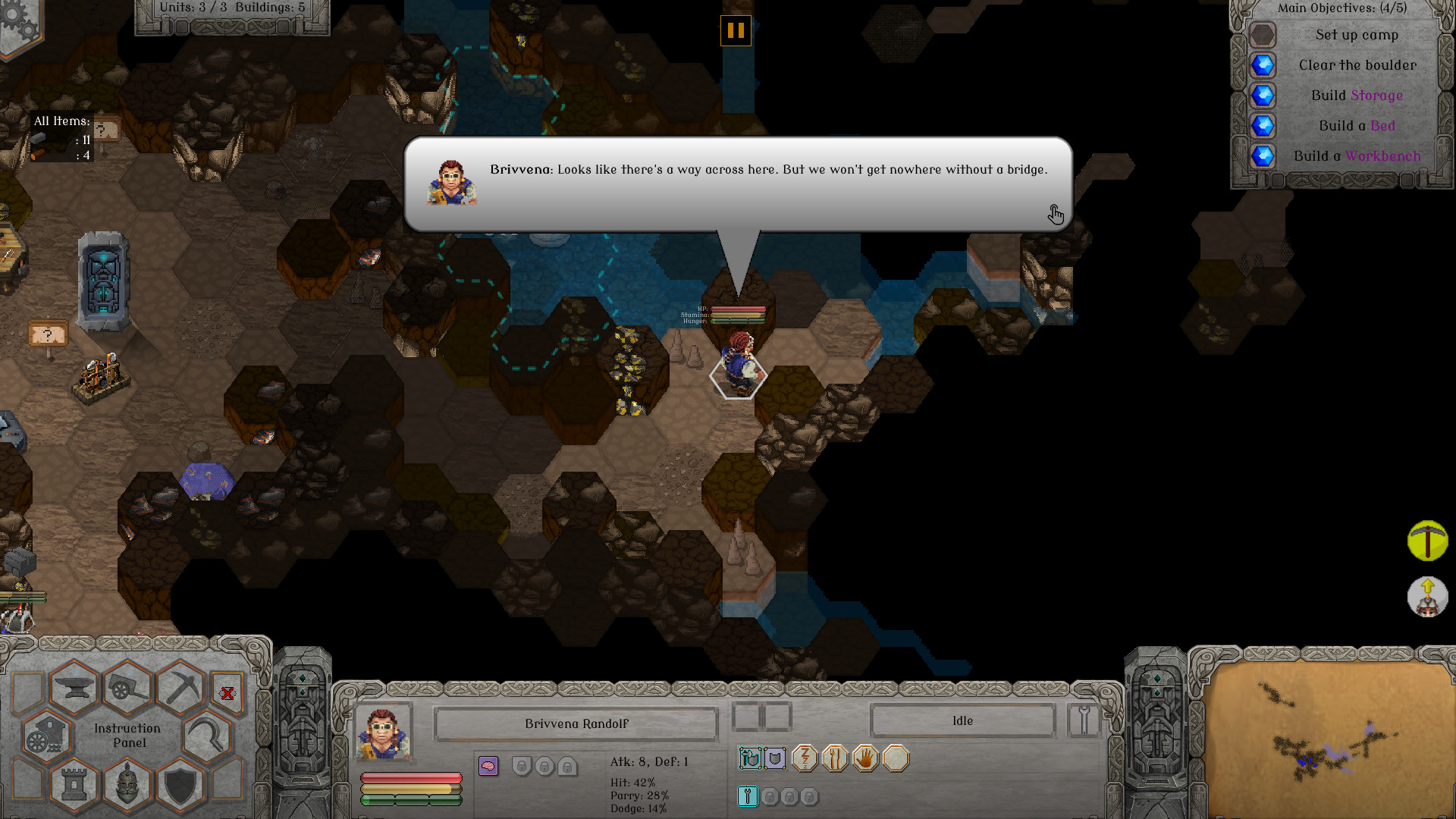Pause the game with the pause icon
This screenshot has height=819, width=1456.
(x=734, y=32)
